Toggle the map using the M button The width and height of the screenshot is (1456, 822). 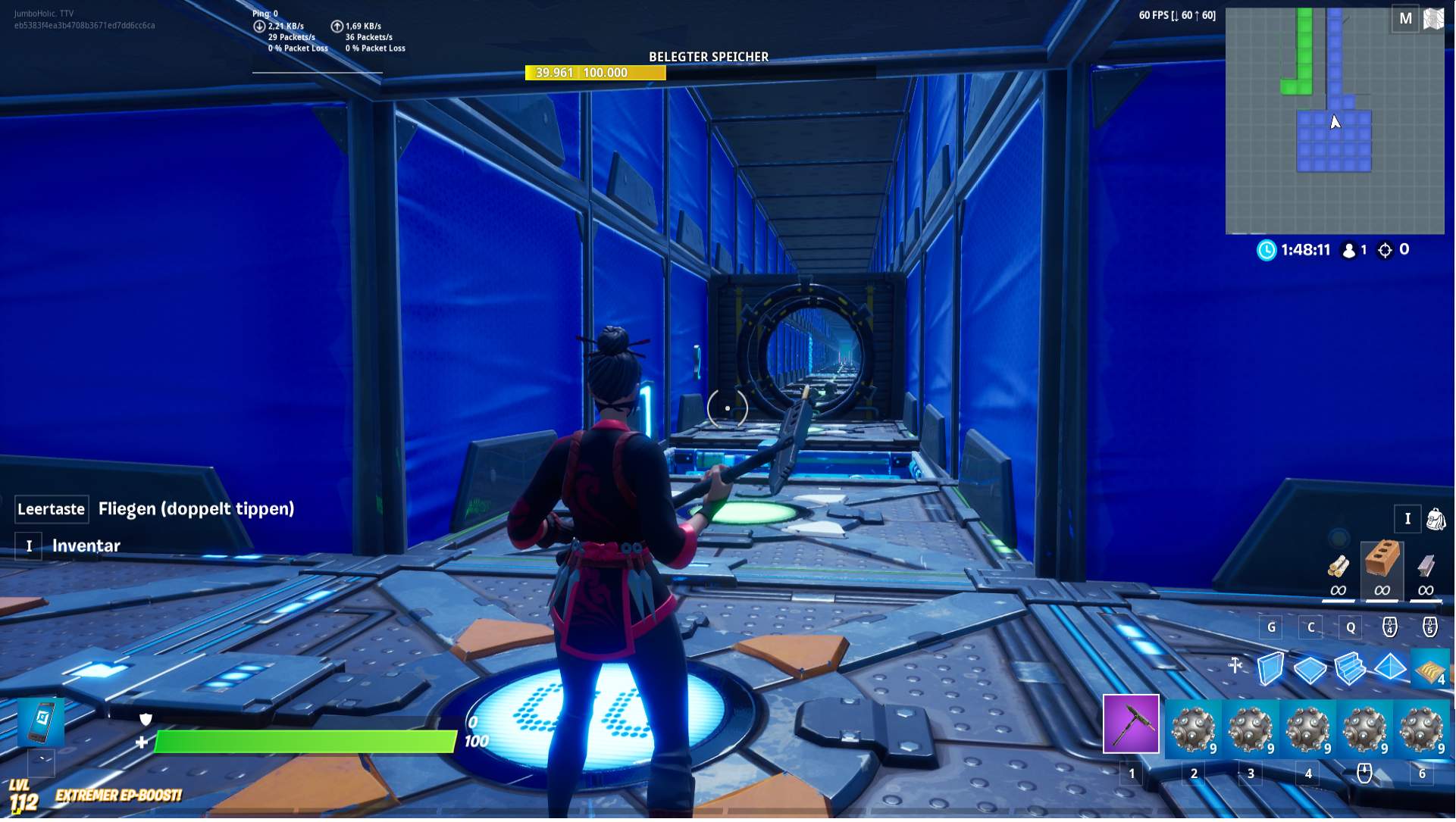click(1407, 19)
